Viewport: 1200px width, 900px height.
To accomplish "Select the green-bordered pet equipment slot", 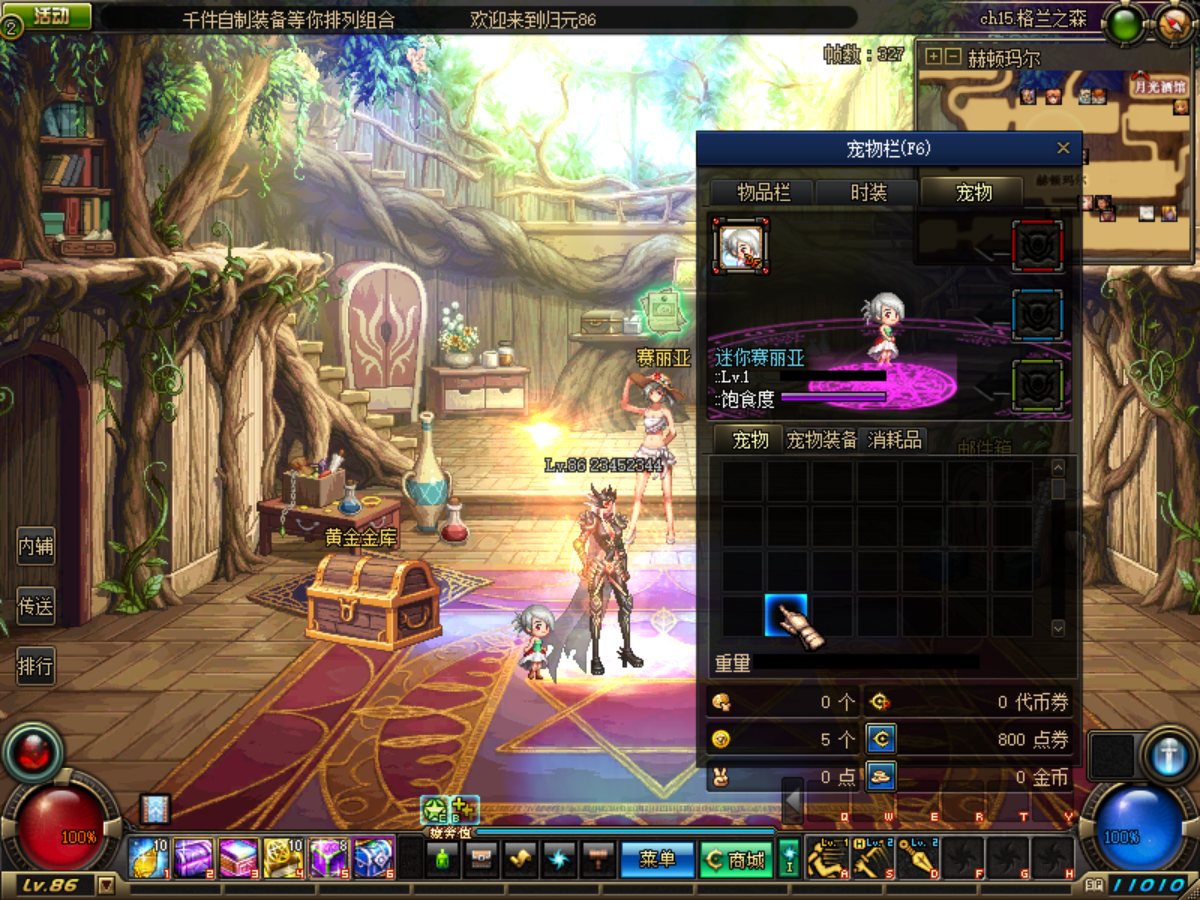I will point(1037,385).
